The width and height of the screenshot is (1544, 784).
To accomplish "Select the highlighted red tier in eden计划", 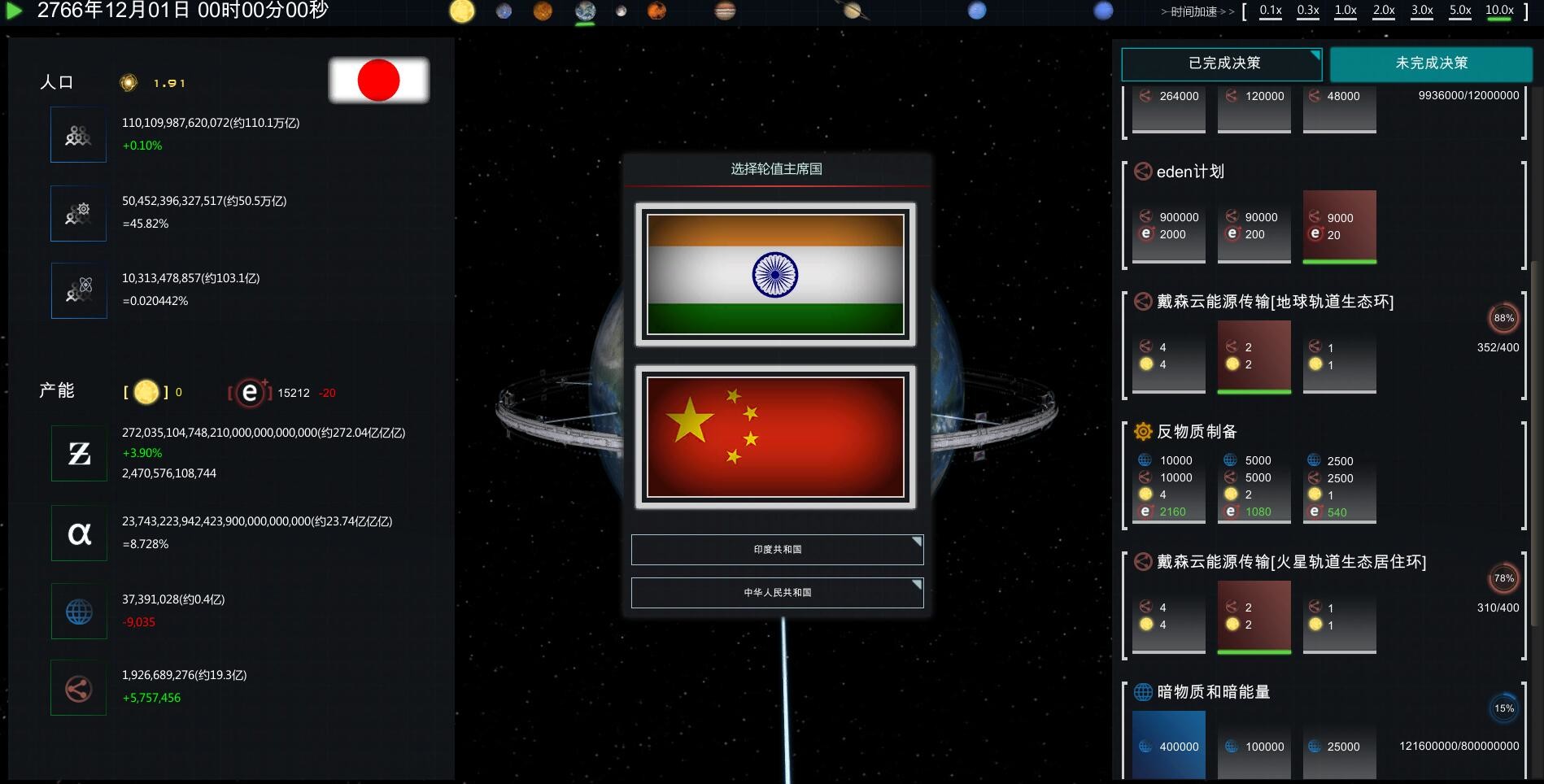I will coord(1338,224).
